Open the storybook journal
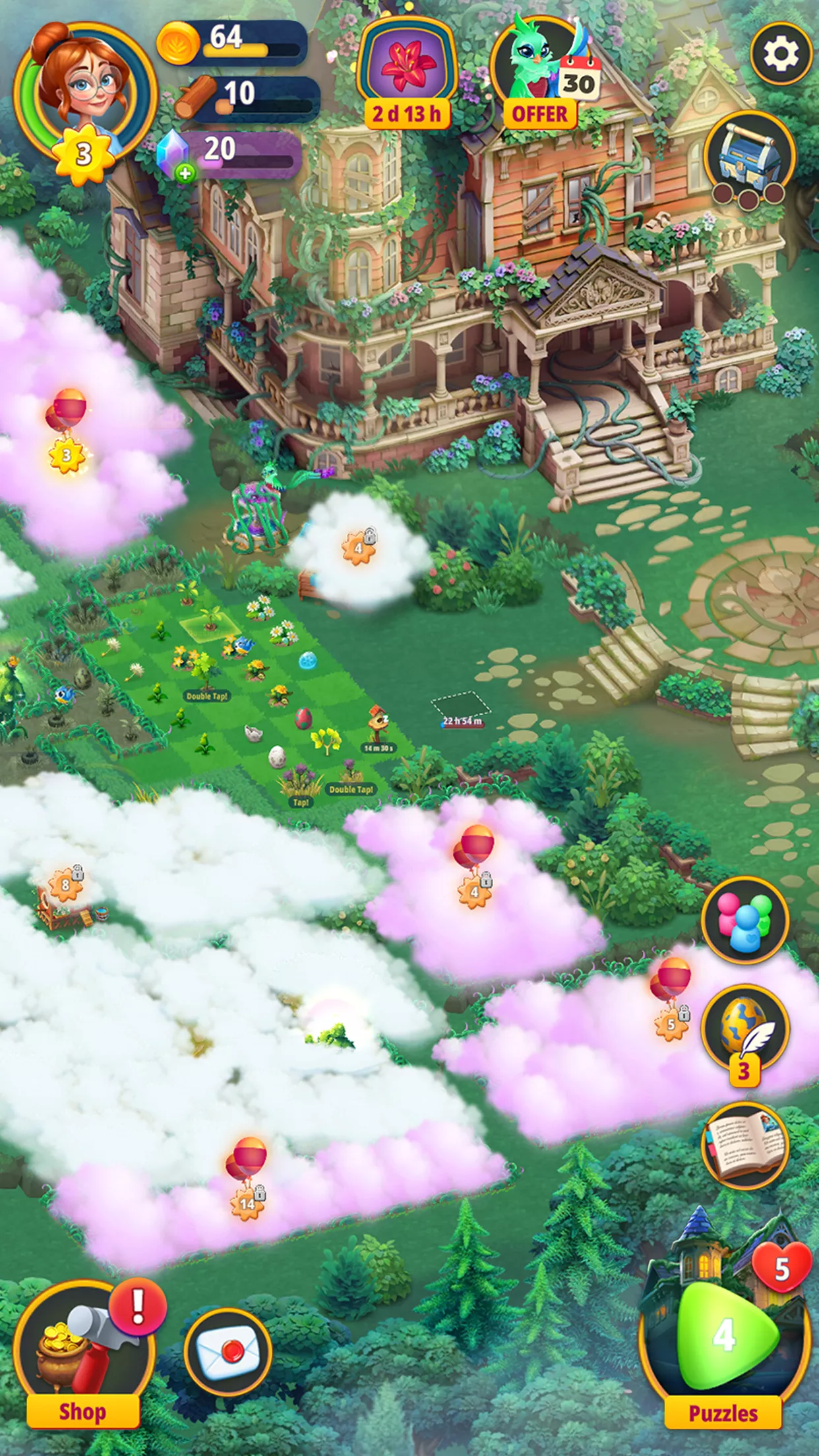This screenshot has width=819, height=1456. (745, 1145)
